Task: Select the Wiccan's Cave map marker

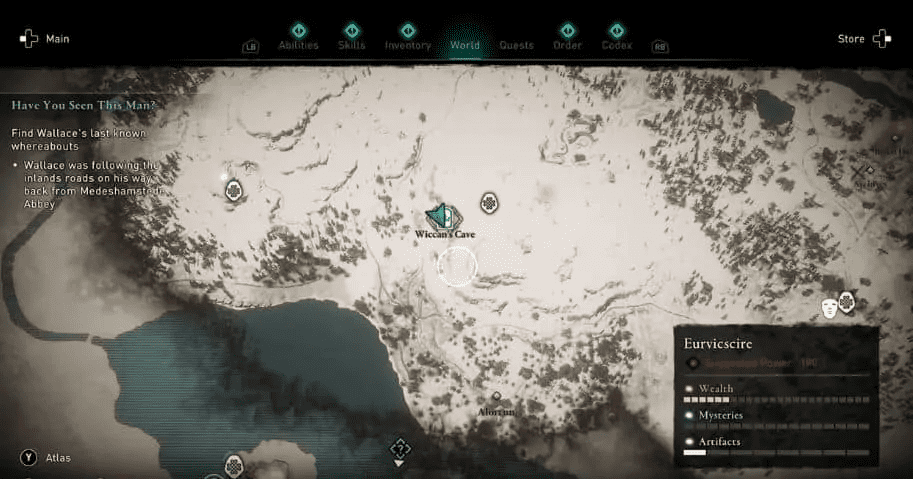Action: [x=443, y=216]
